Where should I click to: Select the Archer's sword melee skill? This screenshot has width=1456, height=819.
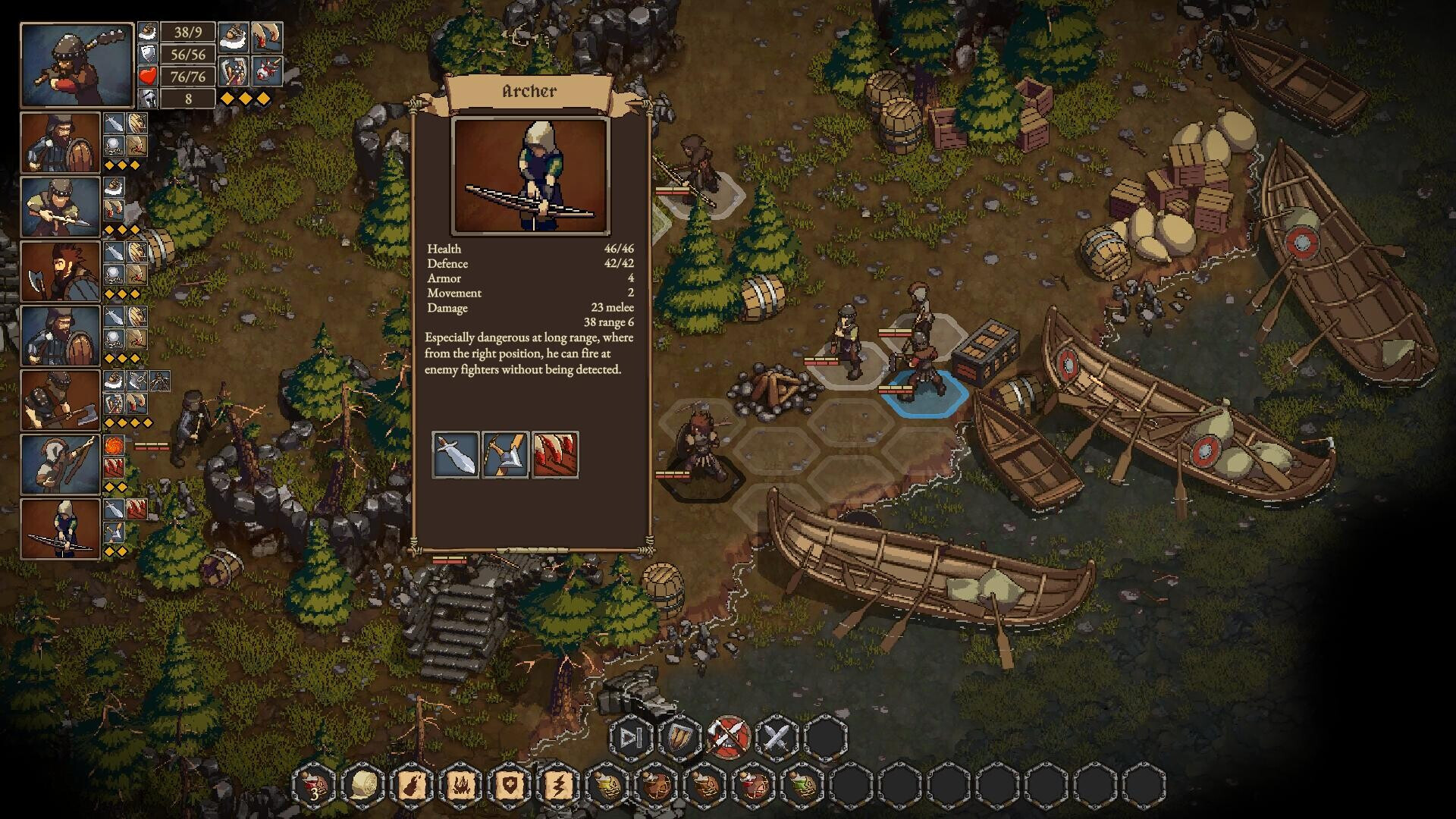click(x=454, y=456)
